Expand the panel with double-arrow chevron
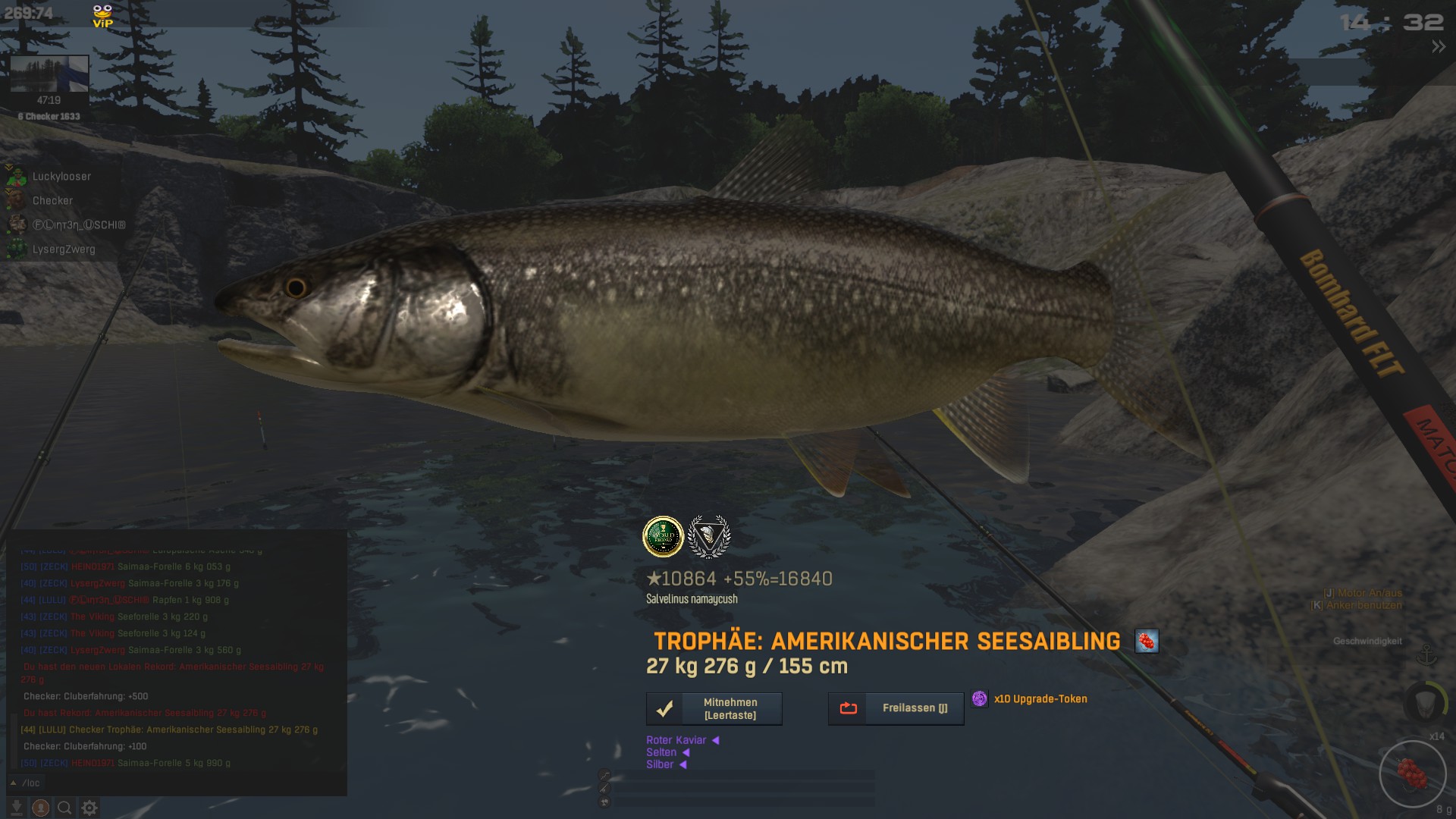This screenshot has width=1456, height=819. [x=1438, y=47]
